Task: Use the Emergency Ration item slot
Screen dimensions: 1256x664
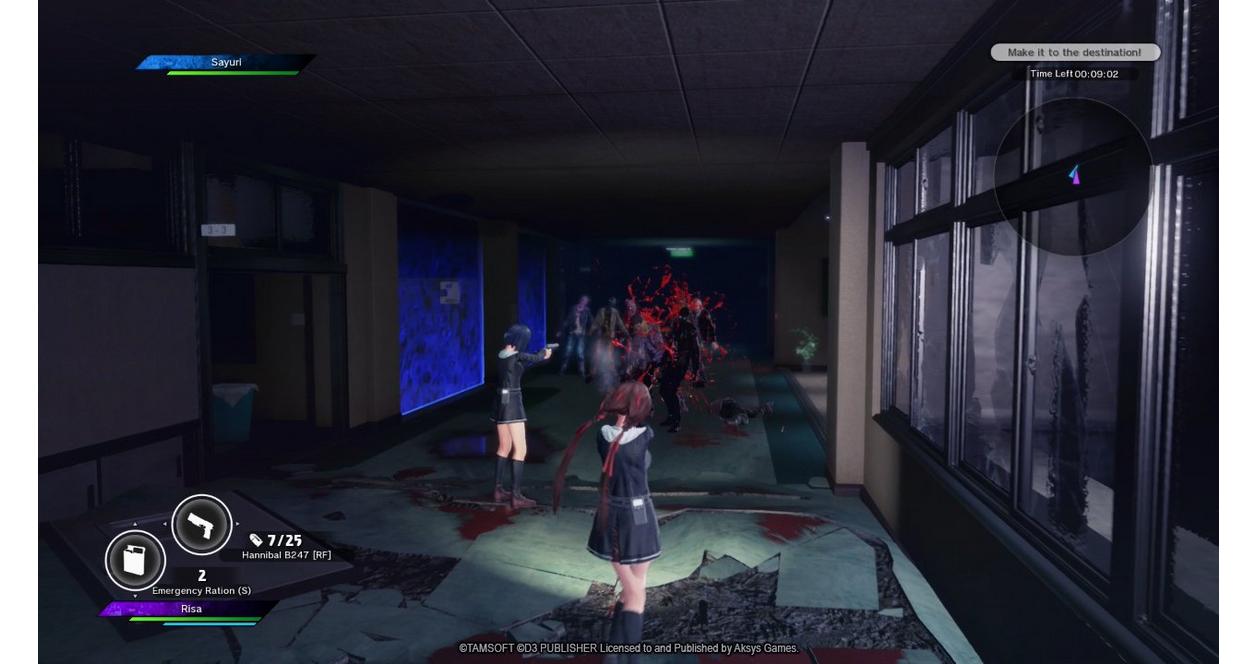Action: click(135, 561)
